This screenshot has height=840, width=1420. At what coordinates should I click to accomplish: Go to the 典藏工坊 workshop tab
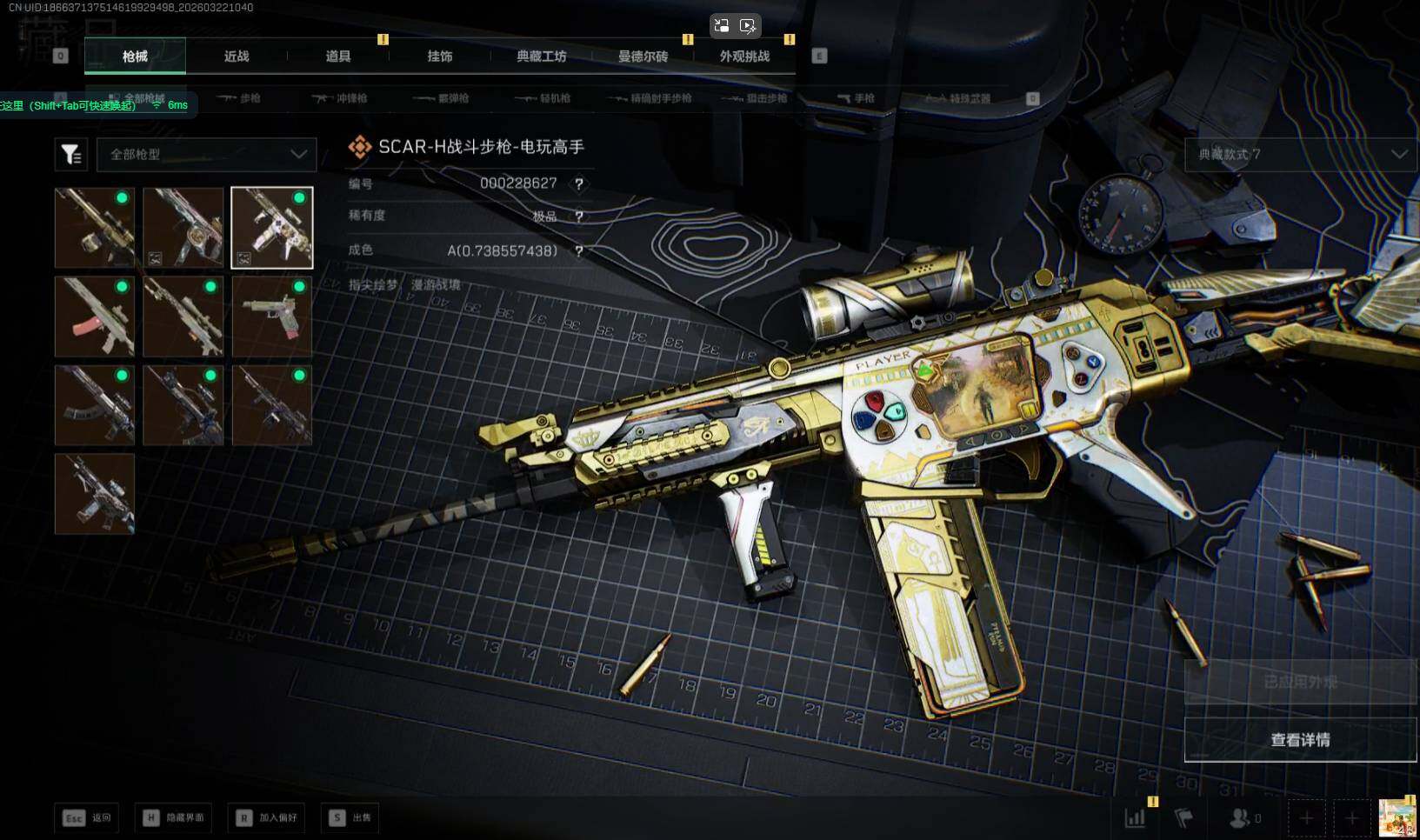pyautogui.click(x=541, y=57)
